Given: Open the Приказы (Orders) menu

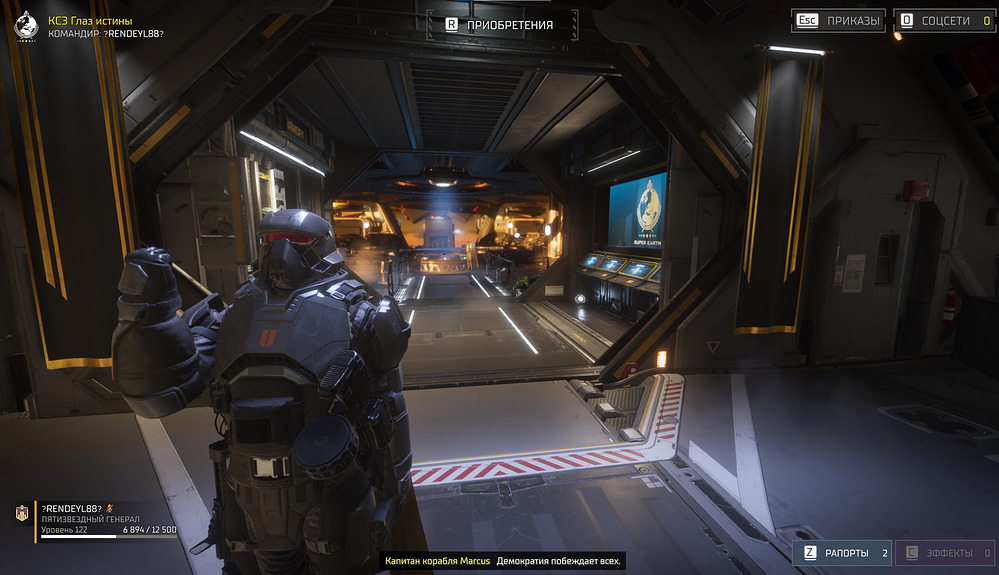Looking at the screenshot, I should coord(839,20).
